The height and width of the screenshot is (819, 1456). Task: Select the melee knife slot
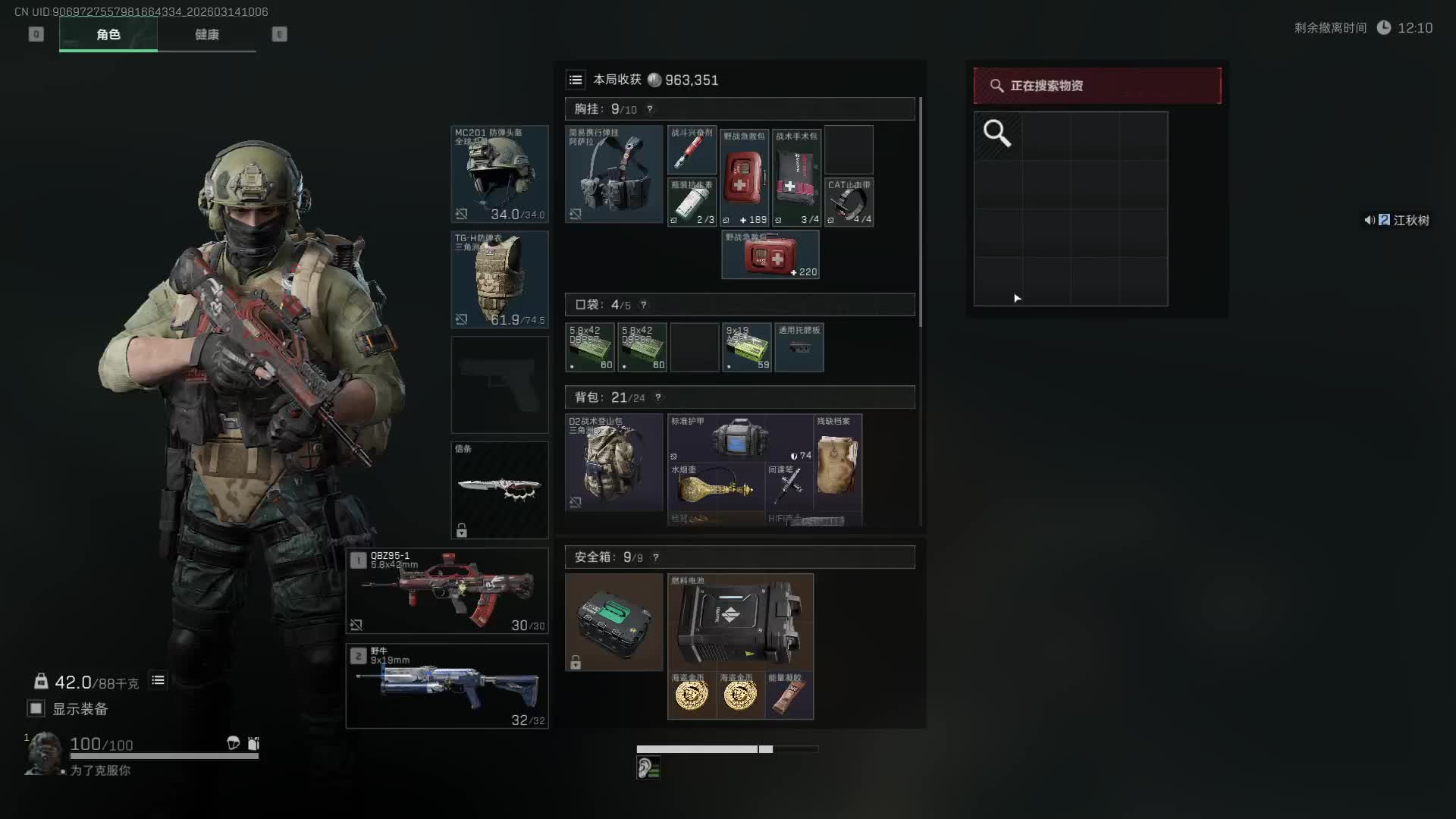pyautogui.click(x=499, y=490)
